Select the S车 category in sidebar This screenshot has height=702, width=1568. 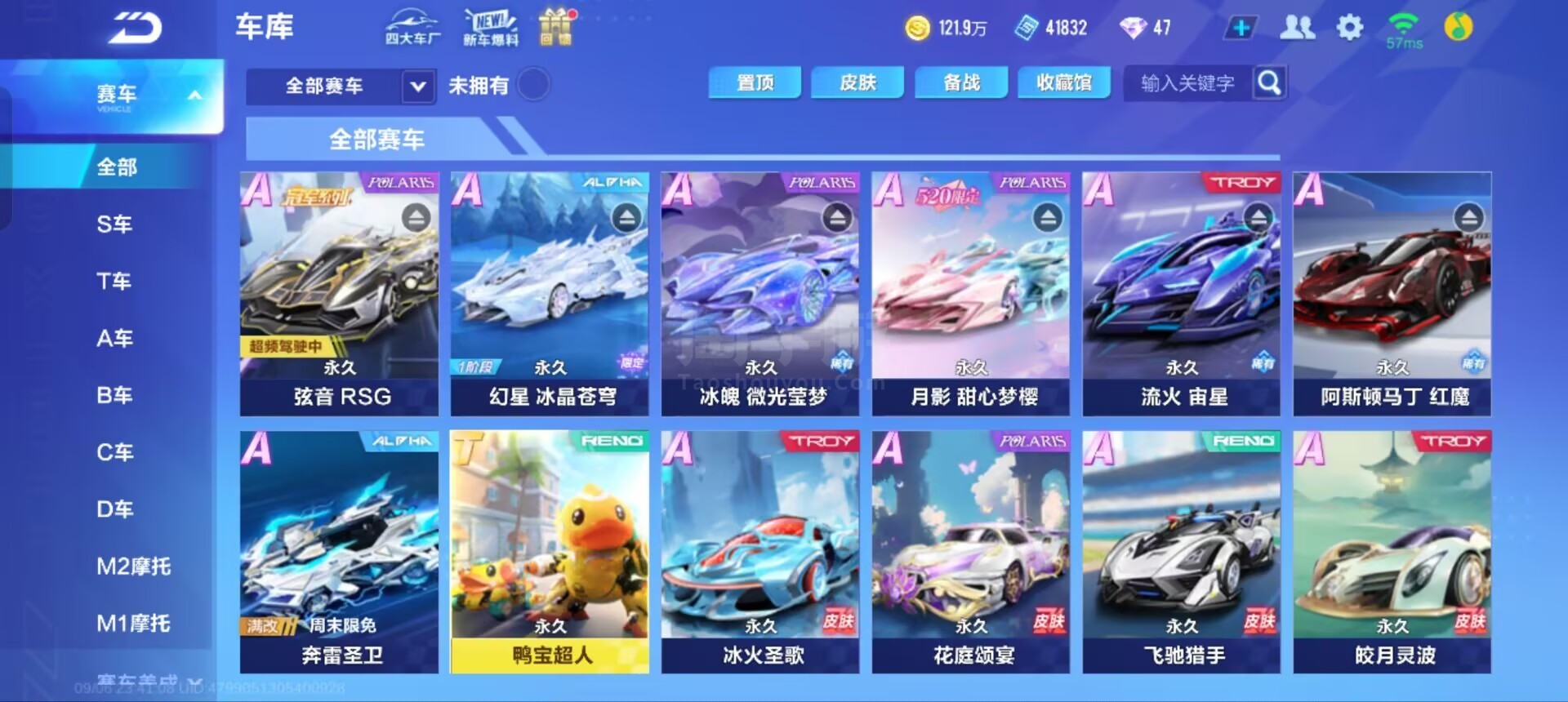point(114,224)
